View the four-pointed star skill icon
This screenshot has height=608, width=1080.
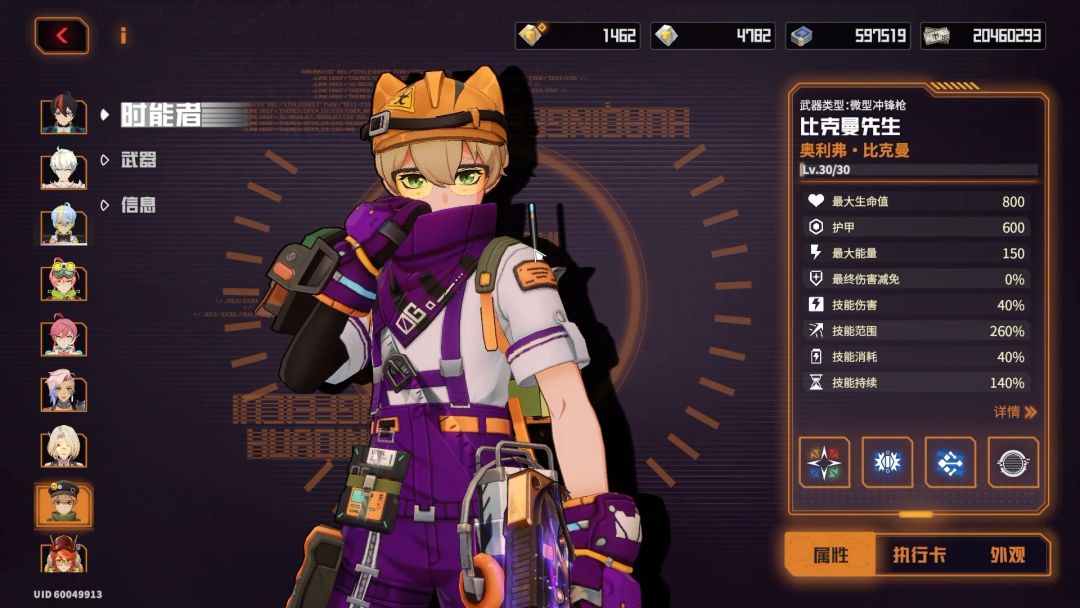pos(825,463)
